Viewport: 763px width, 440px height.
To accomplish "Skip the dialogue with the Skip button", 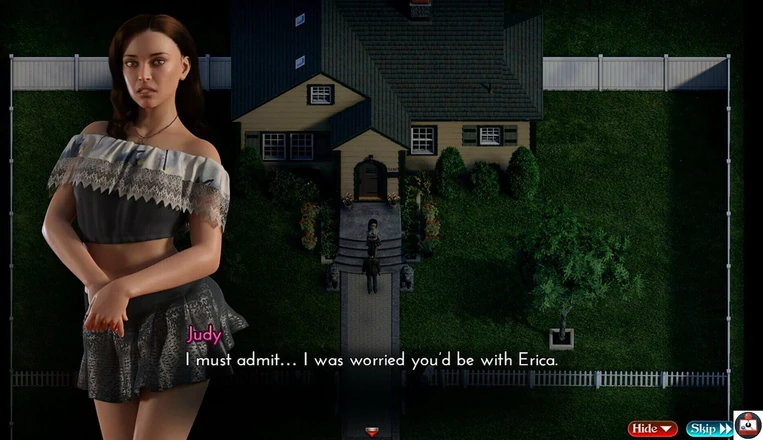I will coord(708,429).
